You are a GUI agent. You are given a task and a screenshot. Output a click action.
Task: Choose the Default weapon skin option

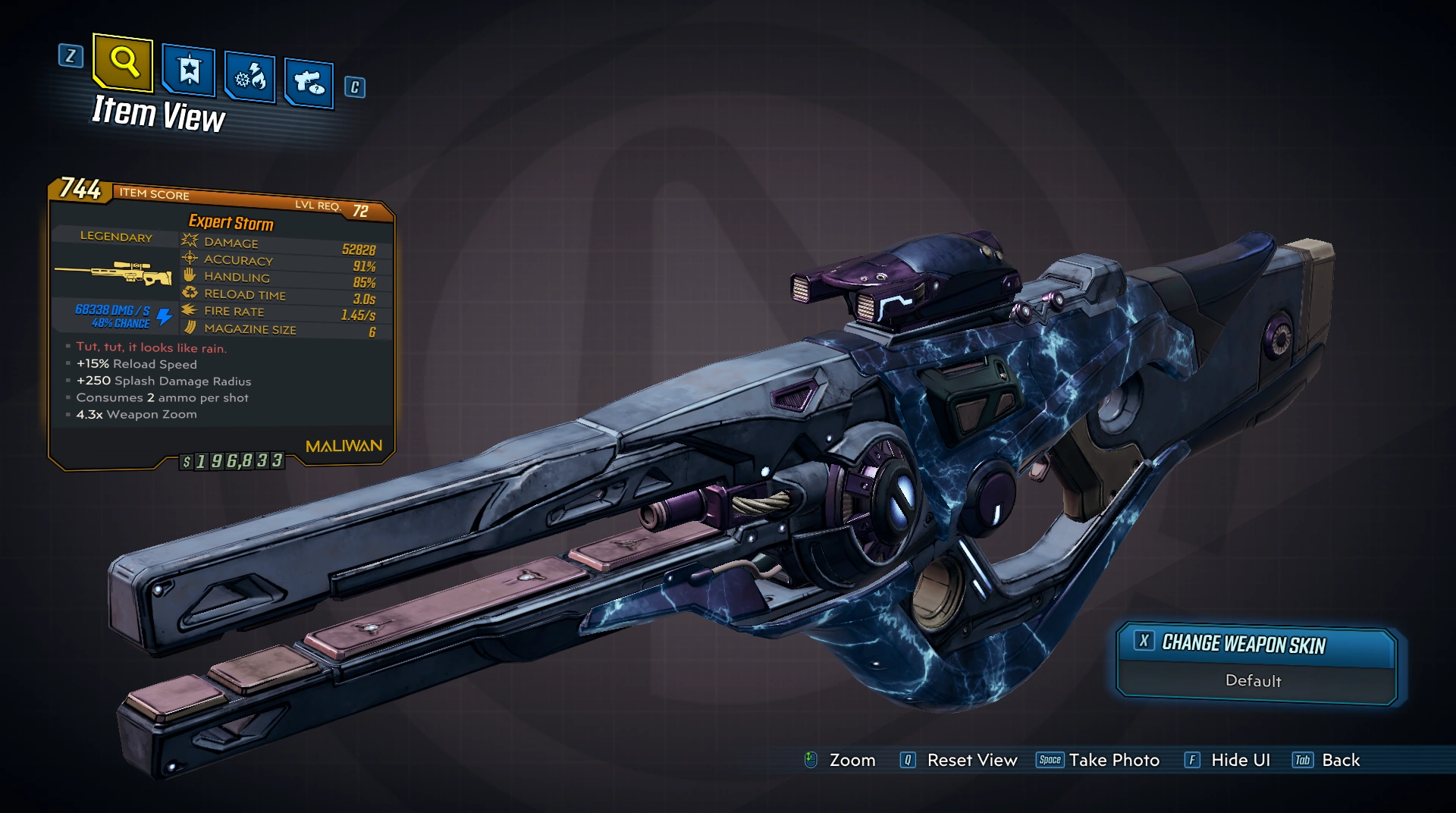(1254, 680)
